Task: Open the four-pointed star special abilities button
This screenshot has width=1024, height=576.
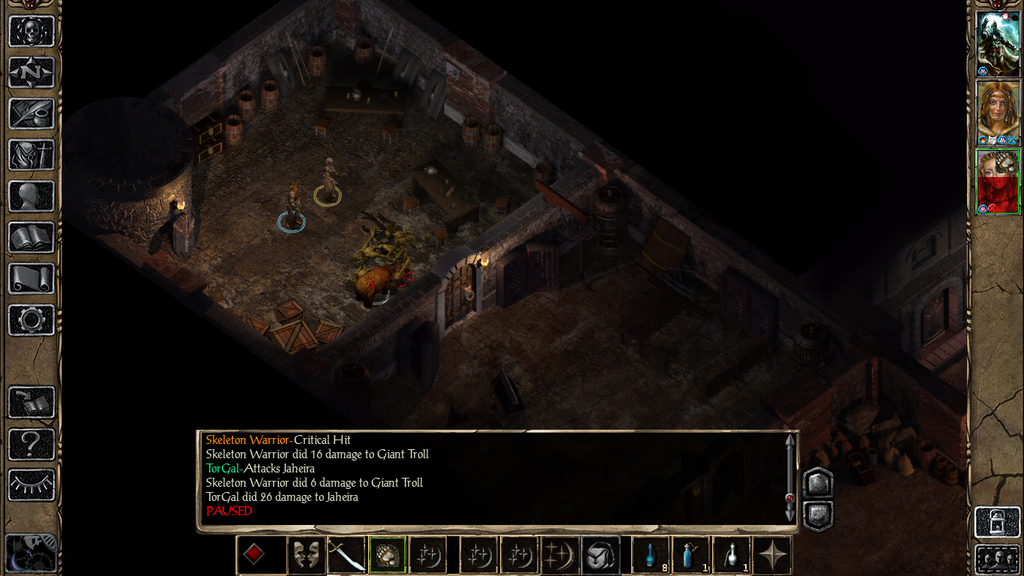Action: tap(773, 555)
